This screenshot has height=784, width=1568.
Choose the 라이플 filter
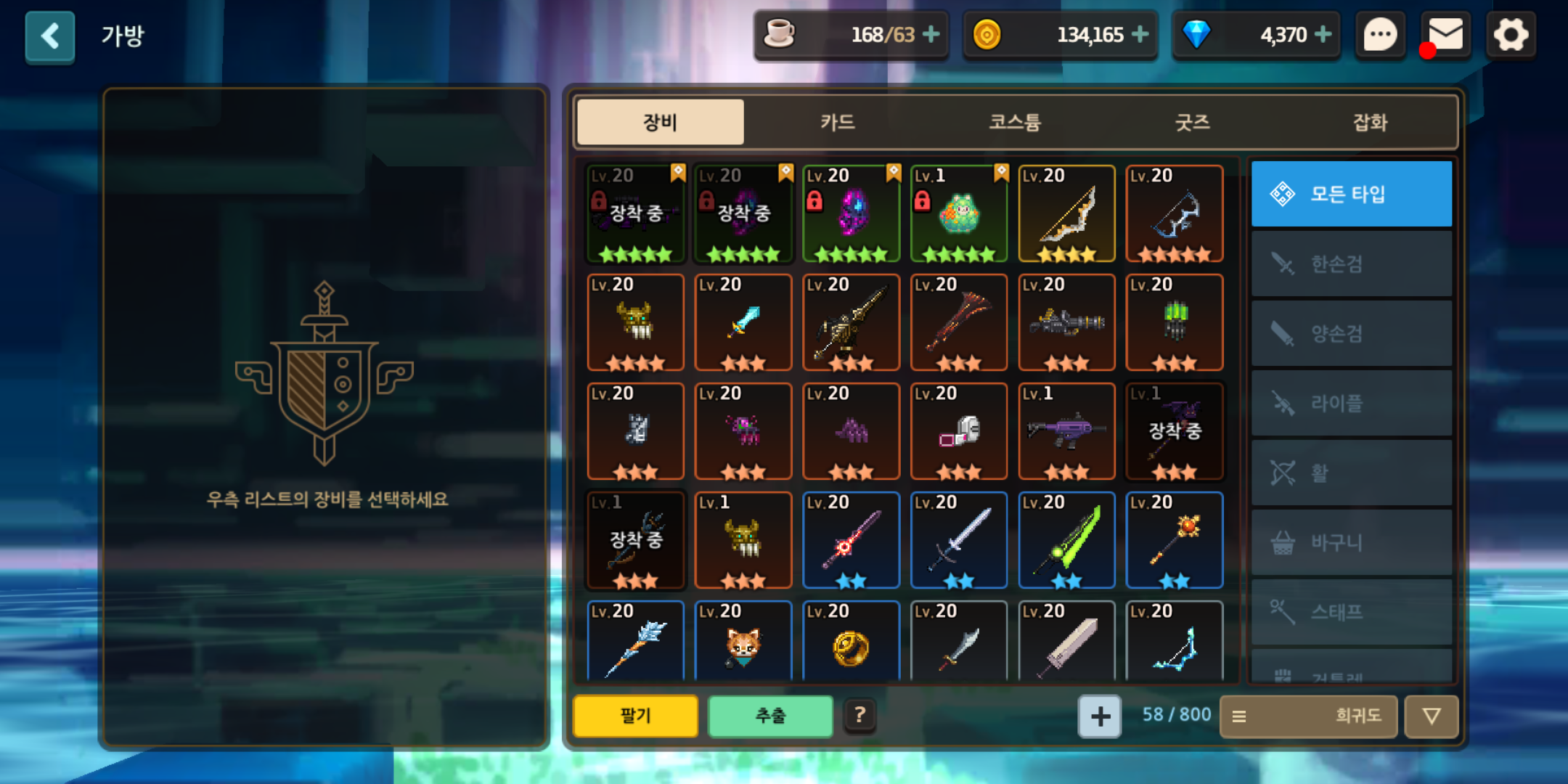tap(1351, 403)
